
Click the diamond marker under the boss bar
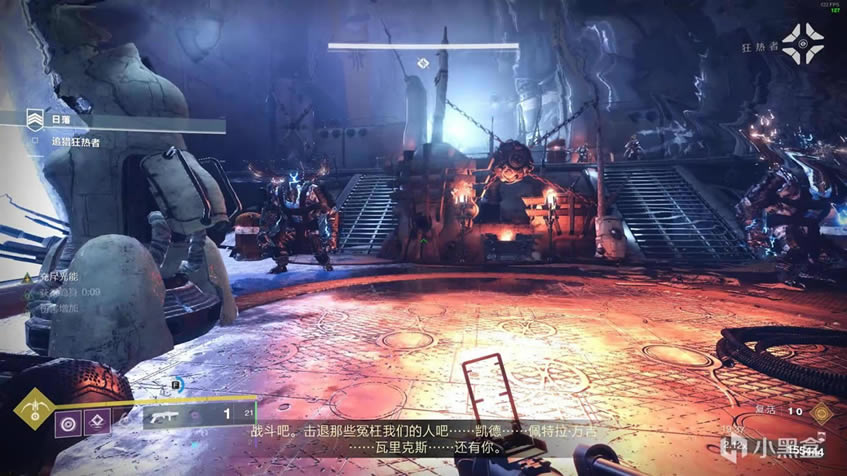423,63
